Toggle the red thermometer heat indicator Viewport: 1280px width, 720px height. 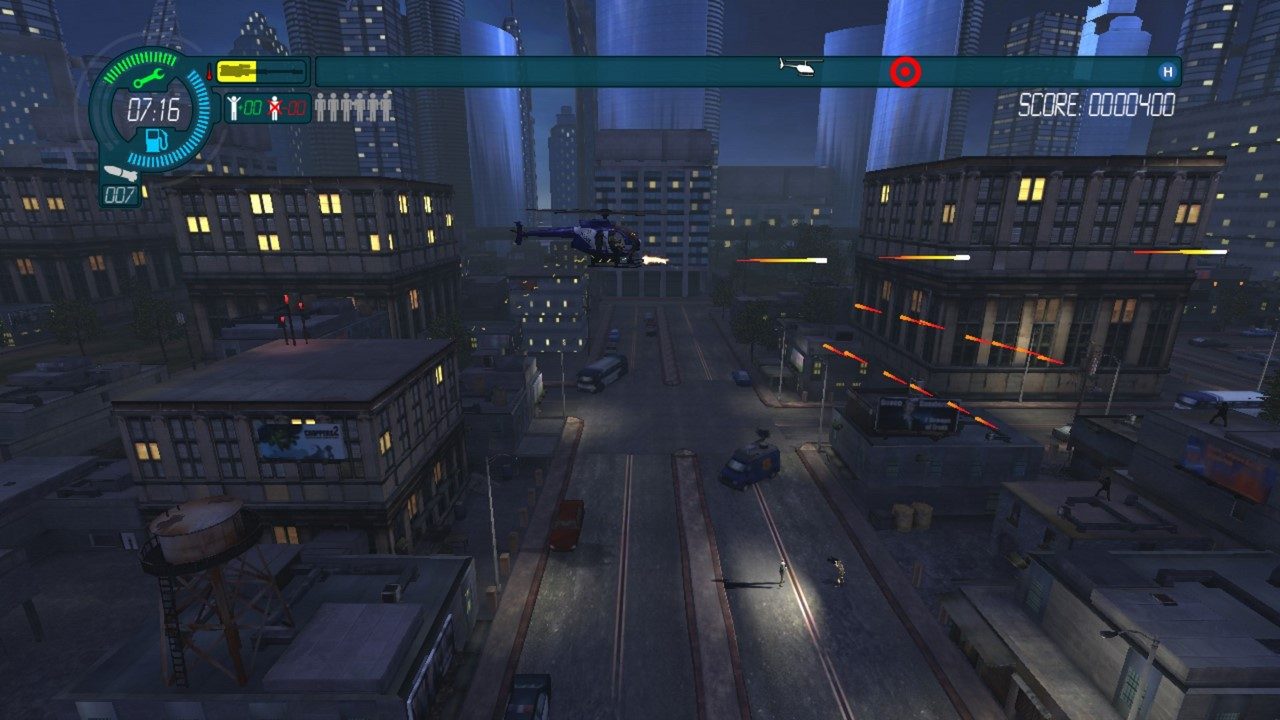[x=210, y=72]
